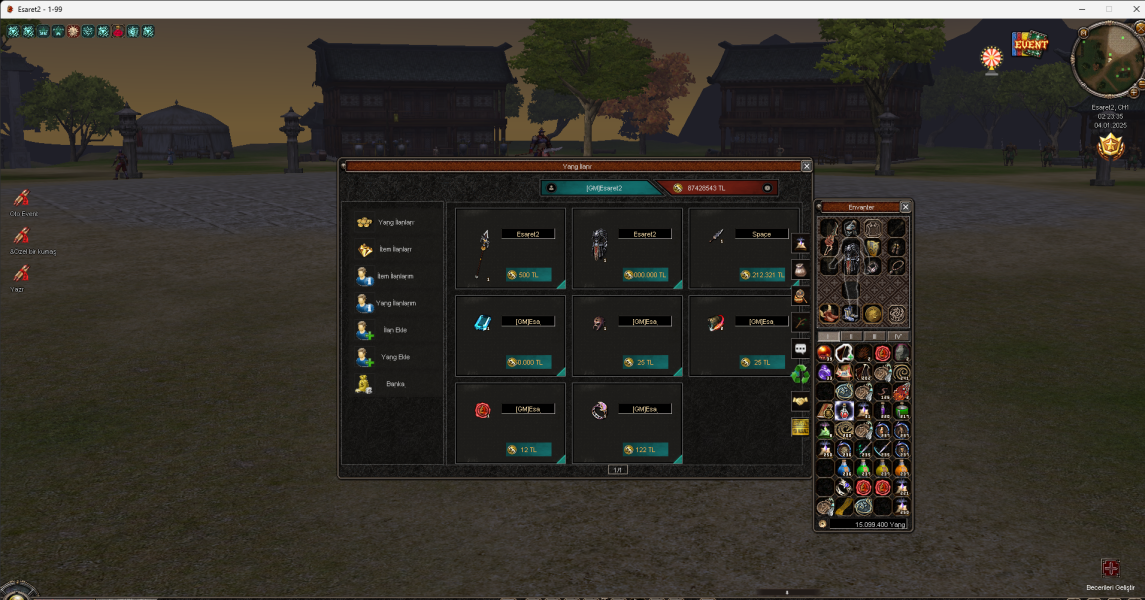Show my İtem İlanlarım listings
The image size is (1145, 600).
[x=388, y=276]
